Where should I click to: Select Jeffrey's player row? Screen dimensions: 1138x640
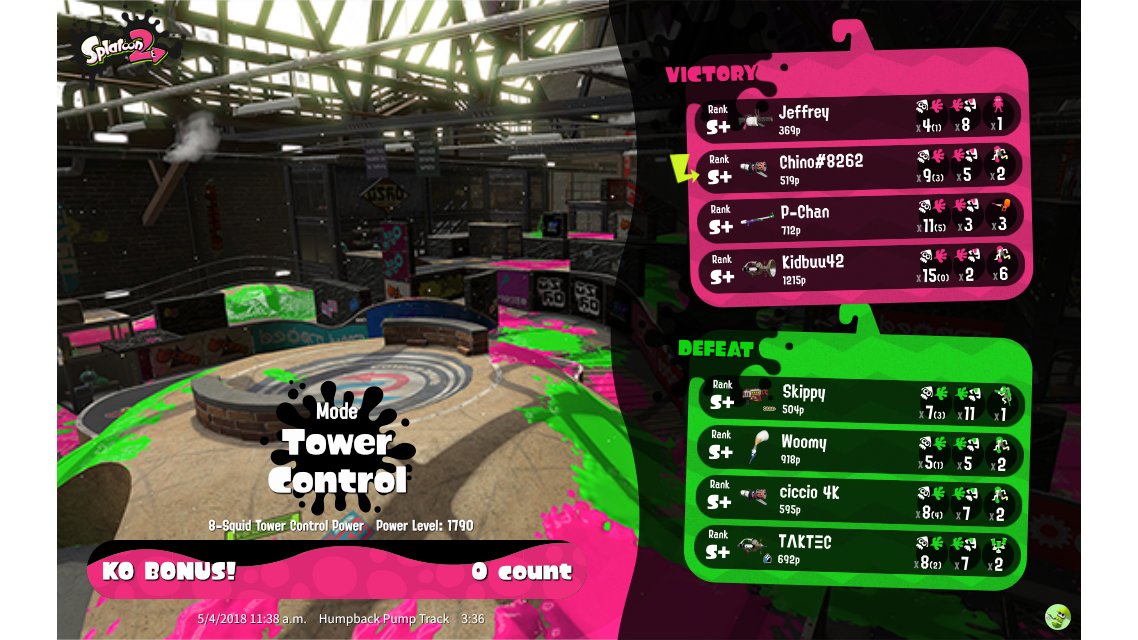pyautogui.click(x=860, y=118)
